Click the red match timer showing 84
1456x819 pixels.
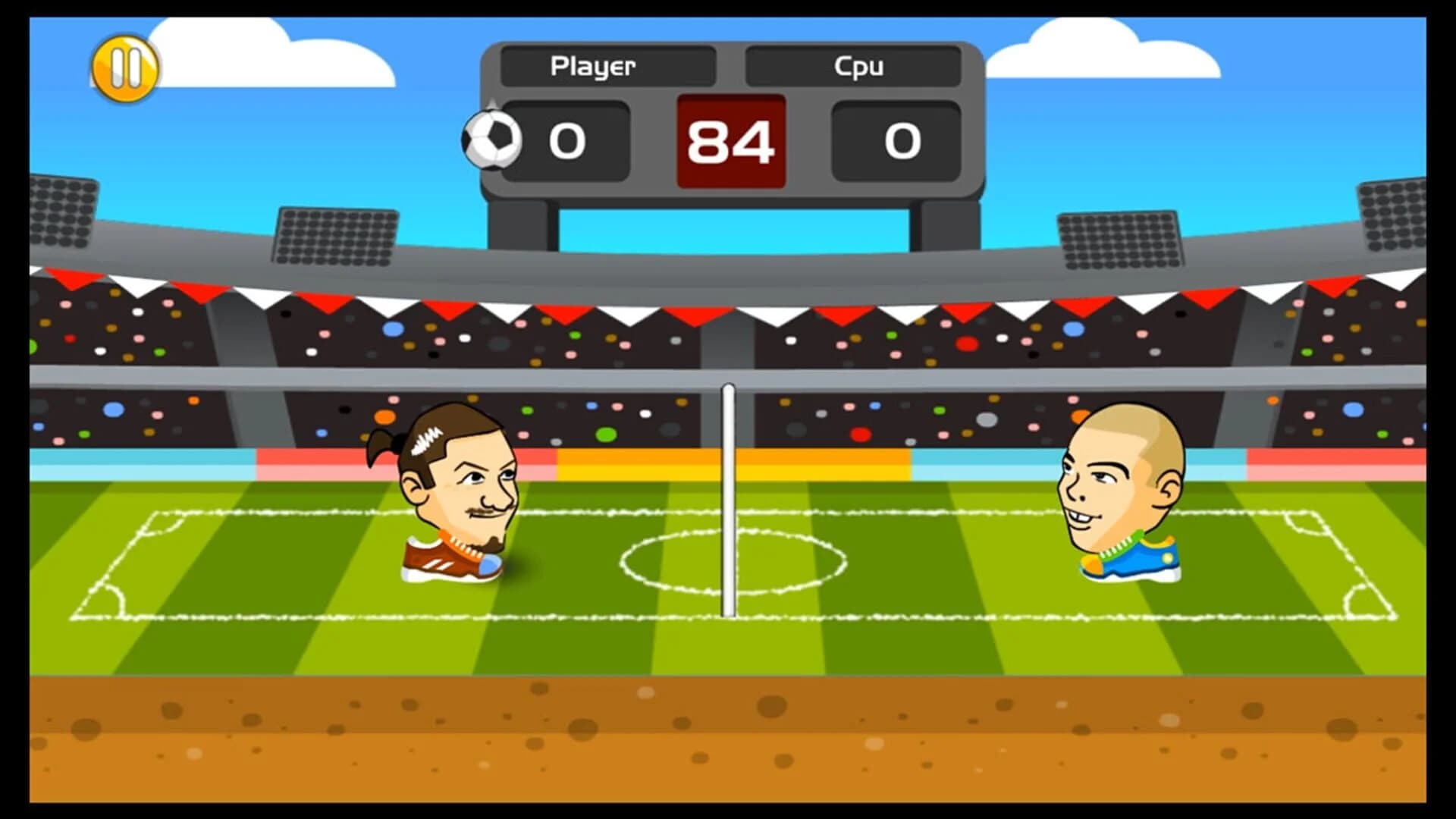(730, 140)
